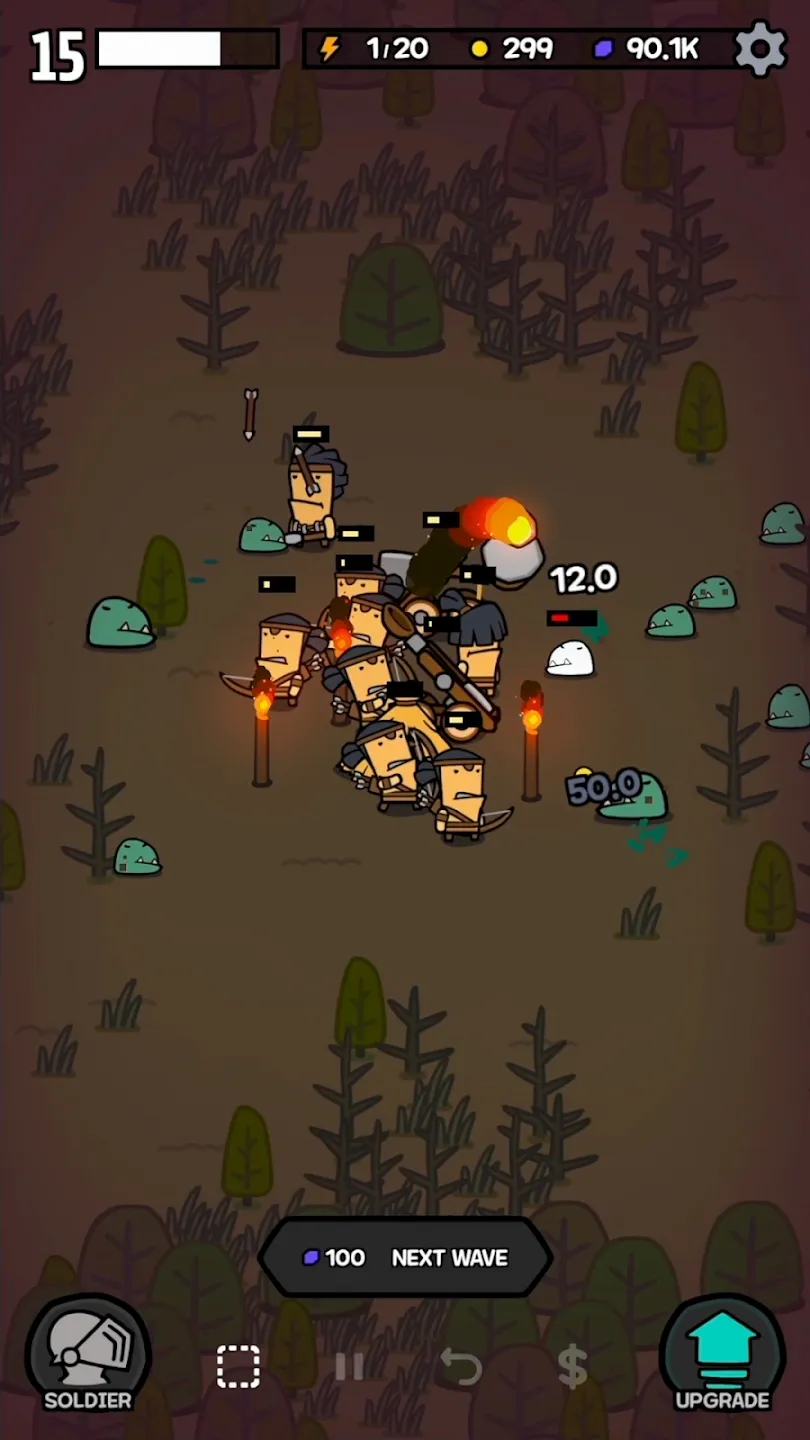
Task: Click the undo arrow icon
Action: pos(461,1366)
